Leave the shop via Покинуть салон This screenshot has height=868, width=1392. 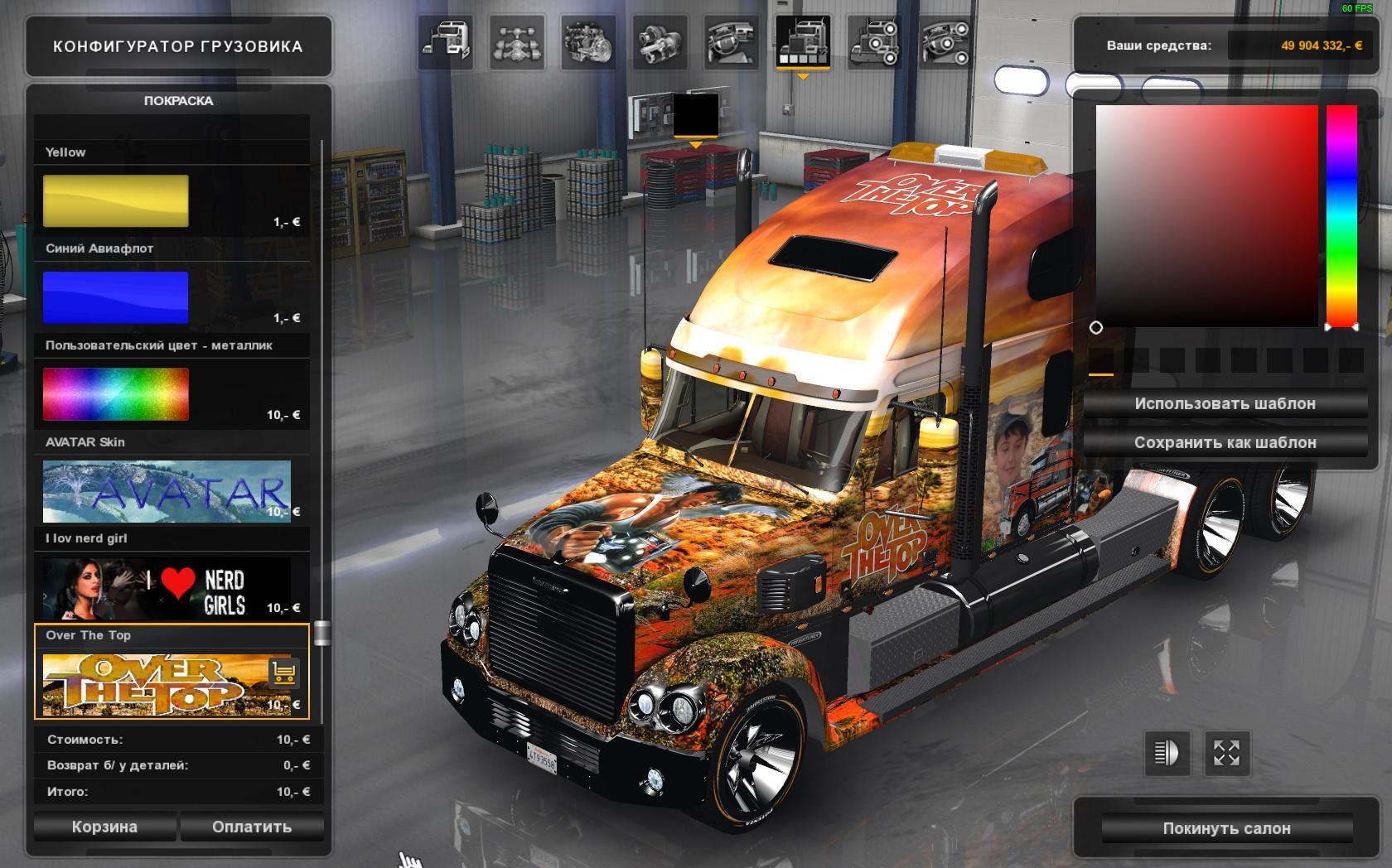pyautogui.click(x=1226, y=828)
